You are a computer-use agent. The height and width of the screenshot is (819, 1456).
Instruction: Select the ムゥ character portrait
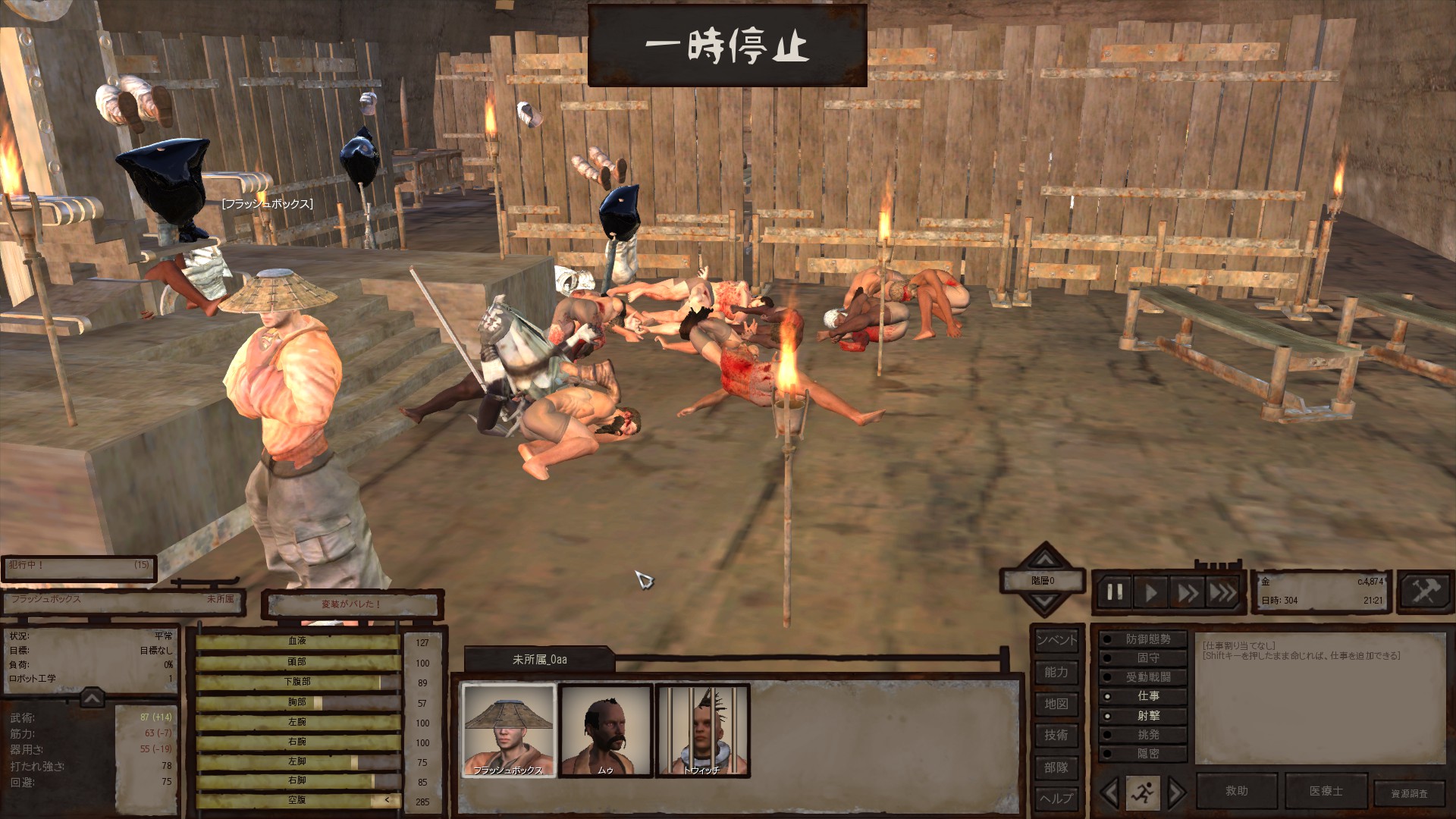605,730
